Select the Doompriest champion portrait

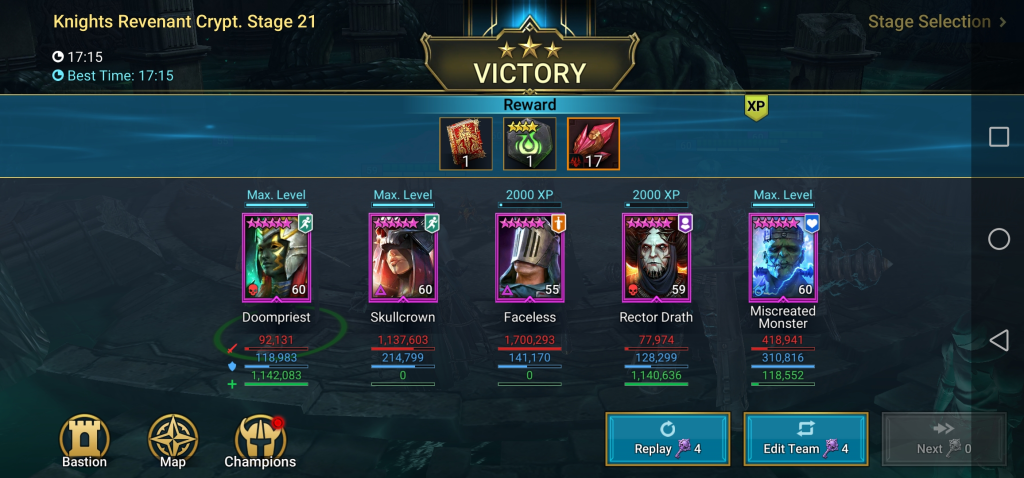click(276, 257)
